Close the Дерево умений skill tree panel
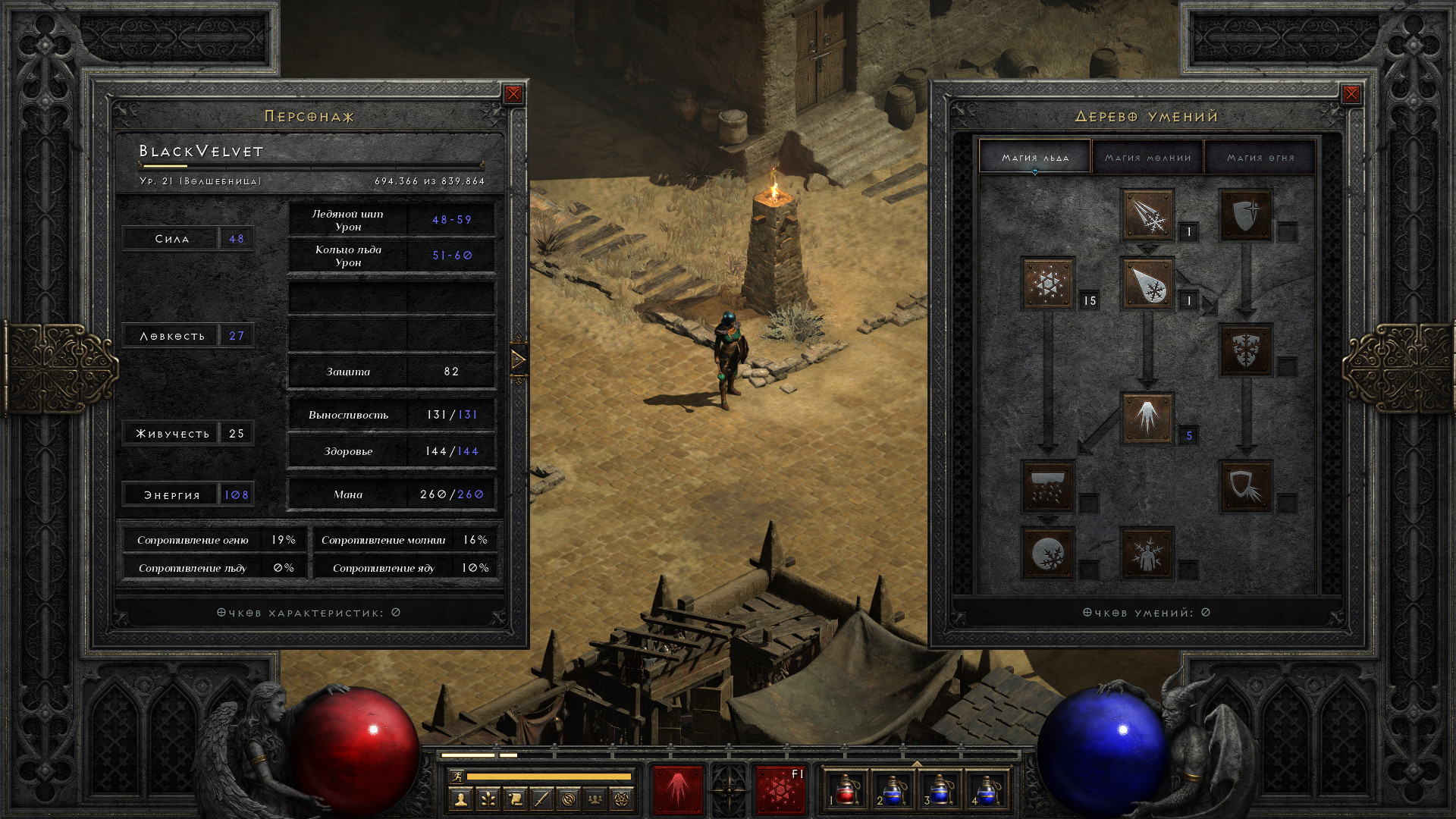The height and width of the screenshot is (819, 1456). [x=1351, y=94]
